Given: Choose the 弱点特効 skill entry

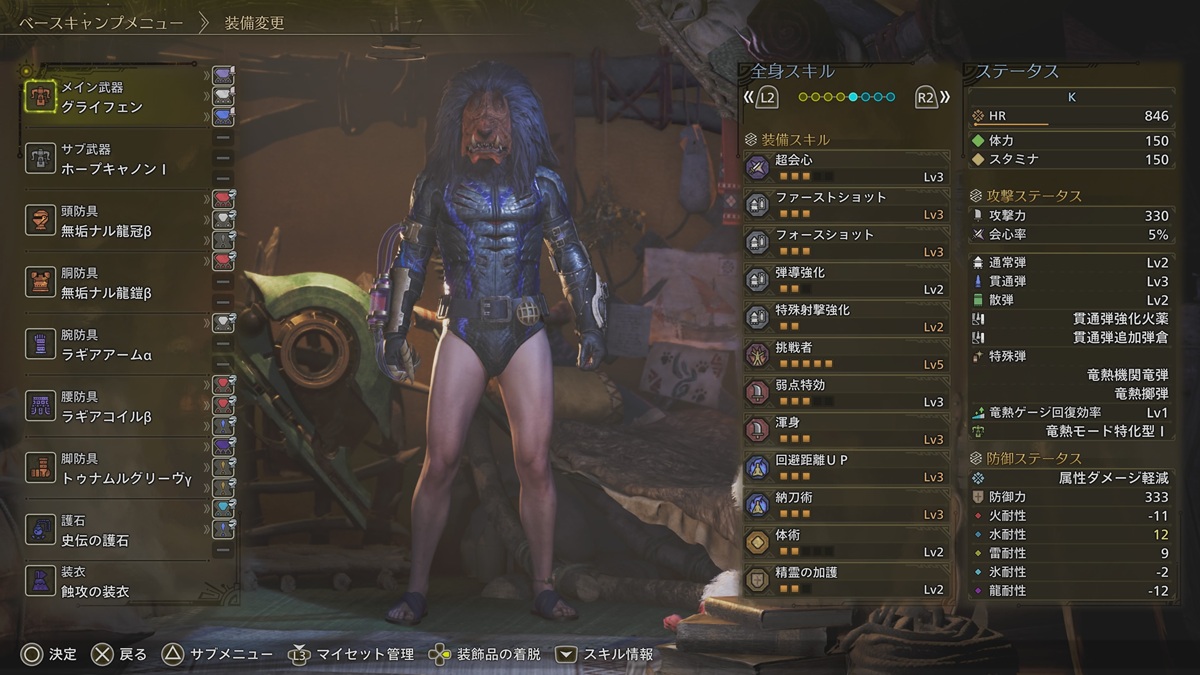Looking at the screenshot, I should [x=846, y=393].
